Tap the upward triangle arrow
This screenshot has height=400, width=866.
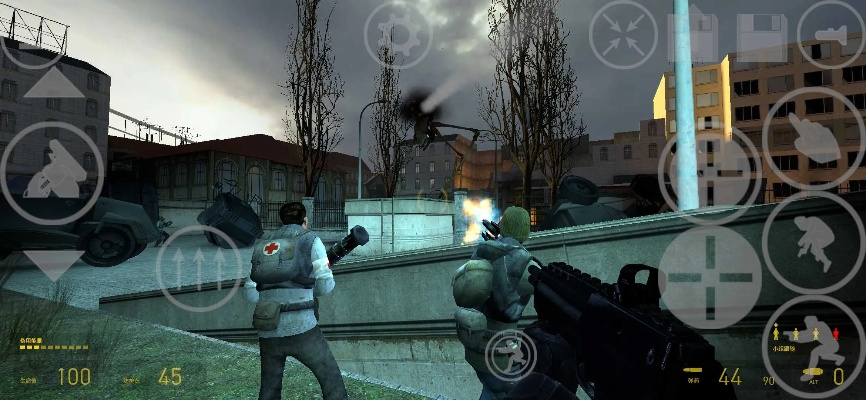53,82
